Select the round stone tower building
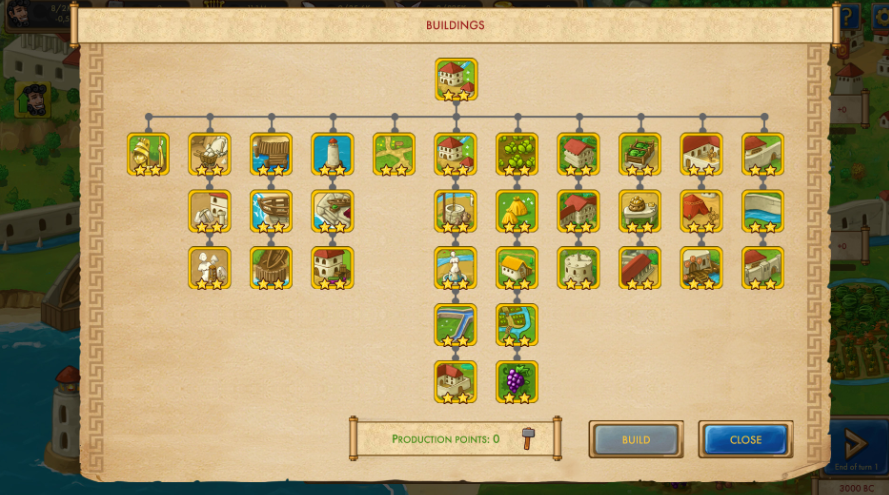The width and height of the screenshot is (889, 495). tap(578, 268)
